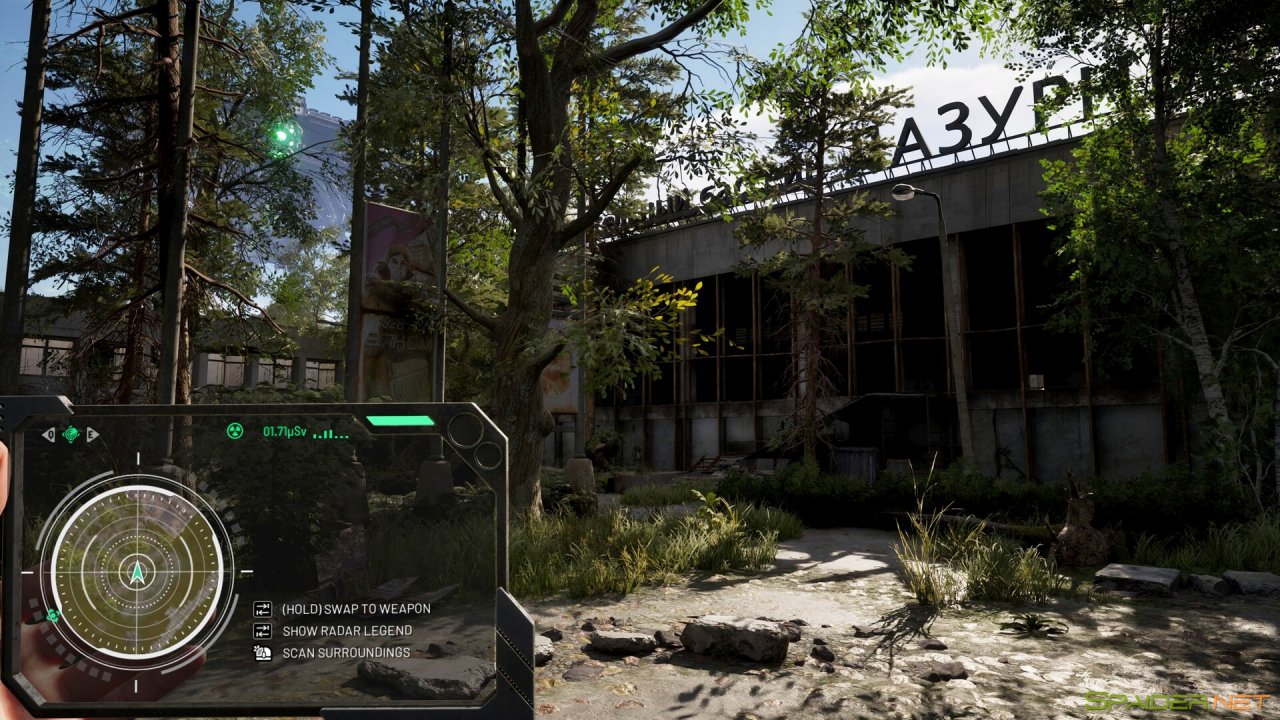
Task: Click the radiation hazard icon on the scanner
Action: tap(236, 431)
